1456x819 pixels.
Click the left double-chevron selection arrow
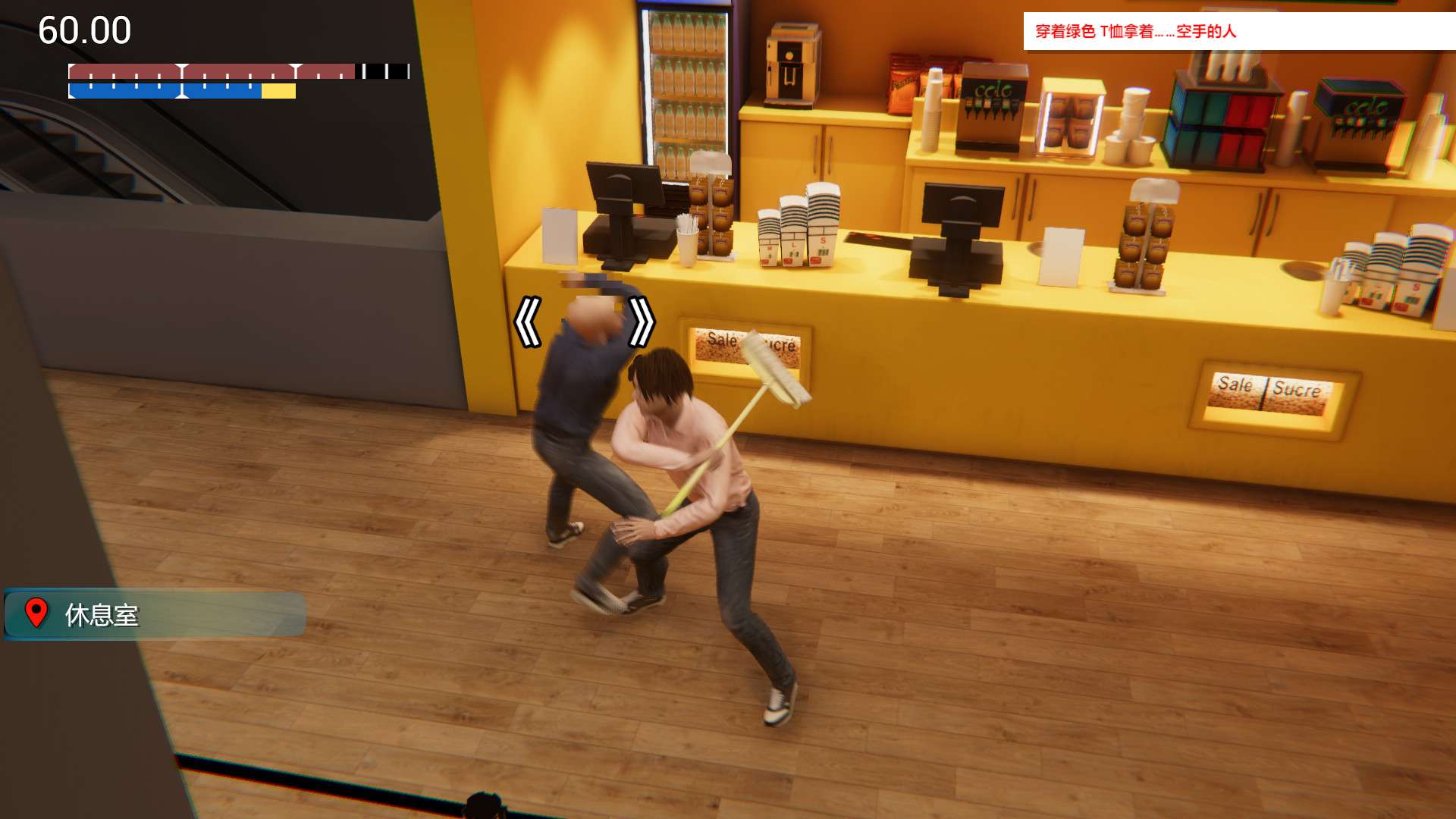click(x=528, y=322)
